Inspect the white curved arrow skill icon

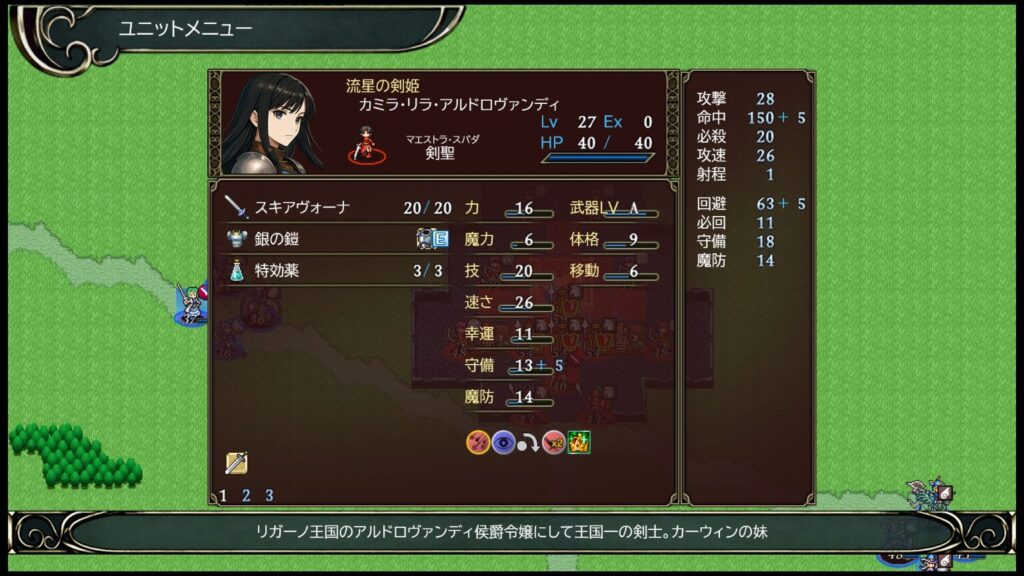528,442
